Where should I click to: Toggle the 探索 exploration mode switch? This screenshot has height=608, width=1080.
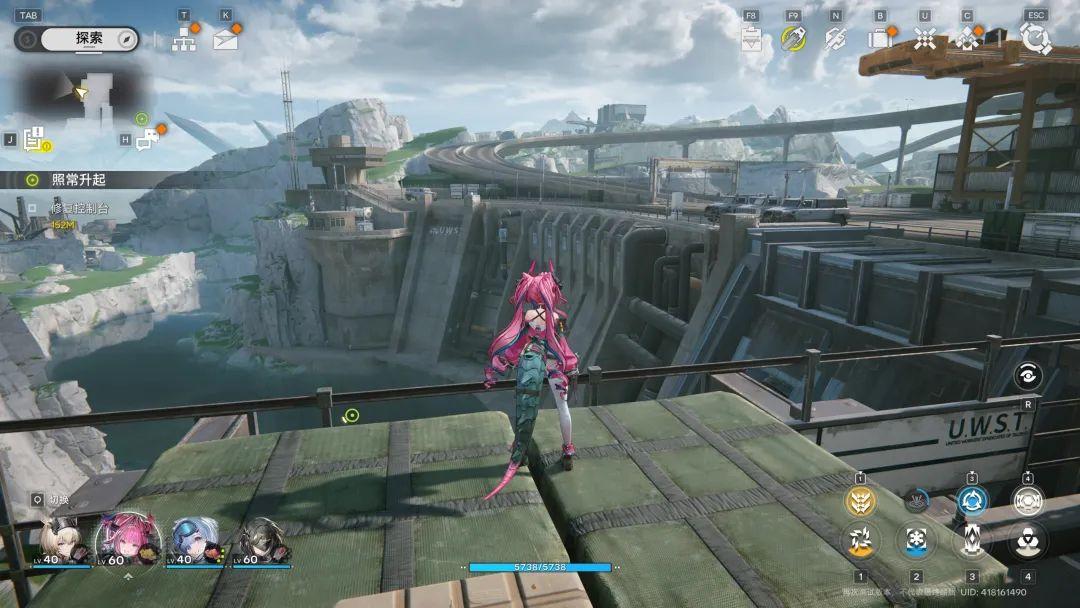77,39
